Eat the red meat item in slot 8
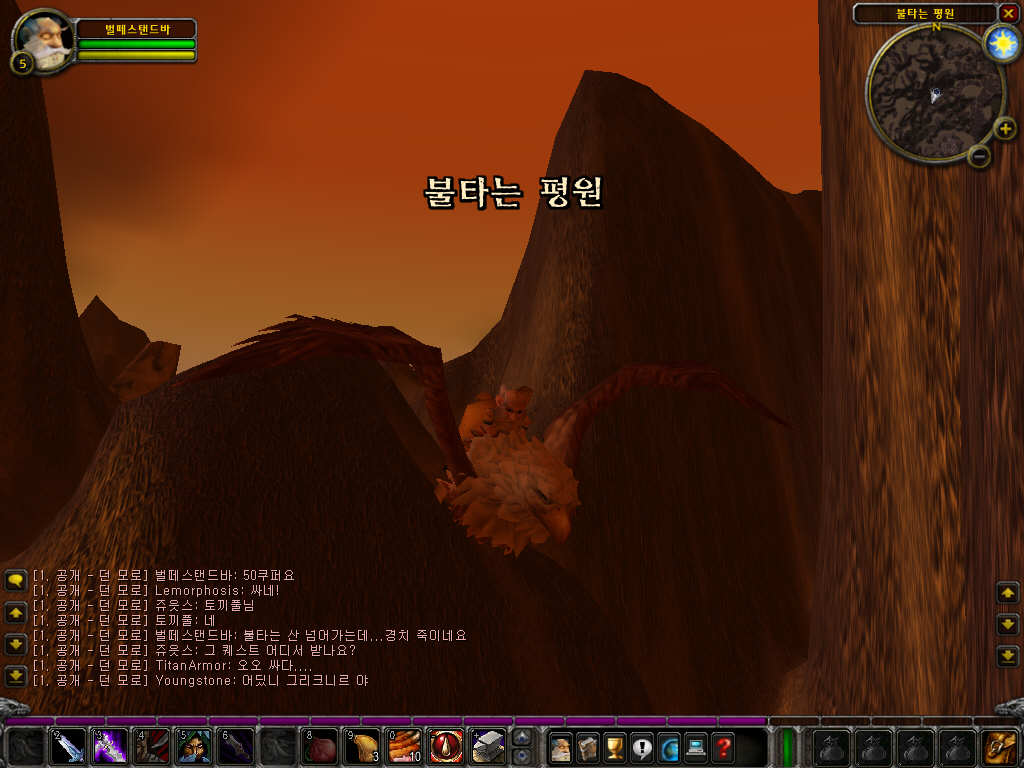Viewport: 1024px width, 768px height. click(319, 747)
